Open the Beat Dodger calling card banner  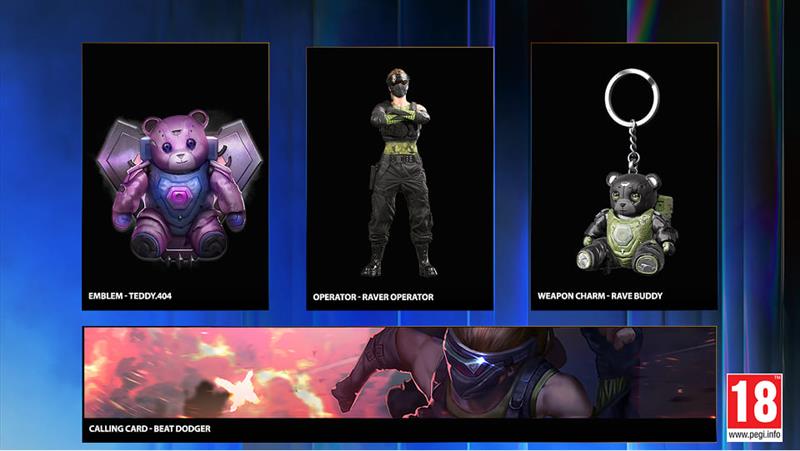(400, 383)
